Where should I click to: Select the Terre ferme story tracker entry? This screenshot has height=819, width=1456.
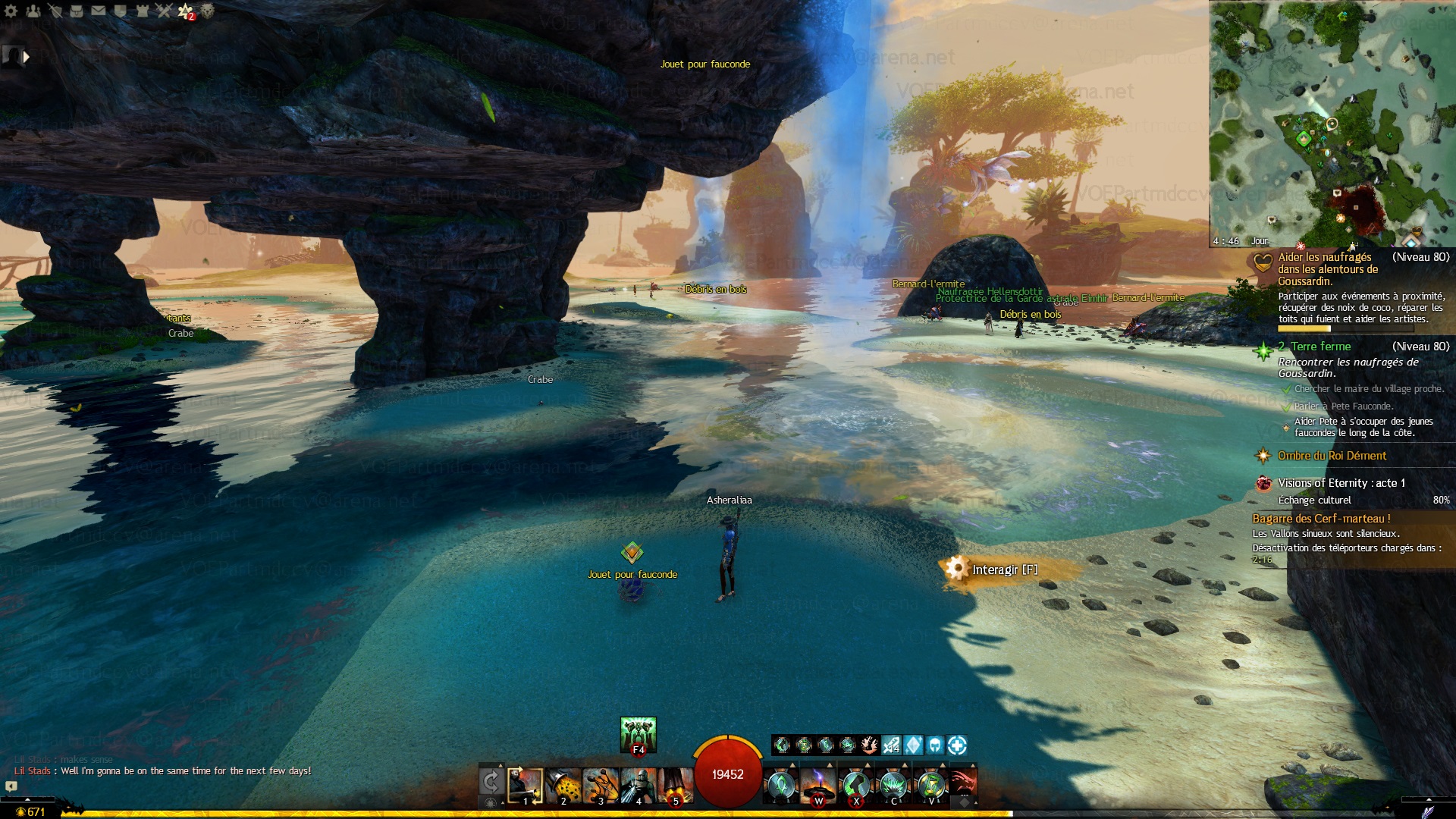click(1320, 347)
